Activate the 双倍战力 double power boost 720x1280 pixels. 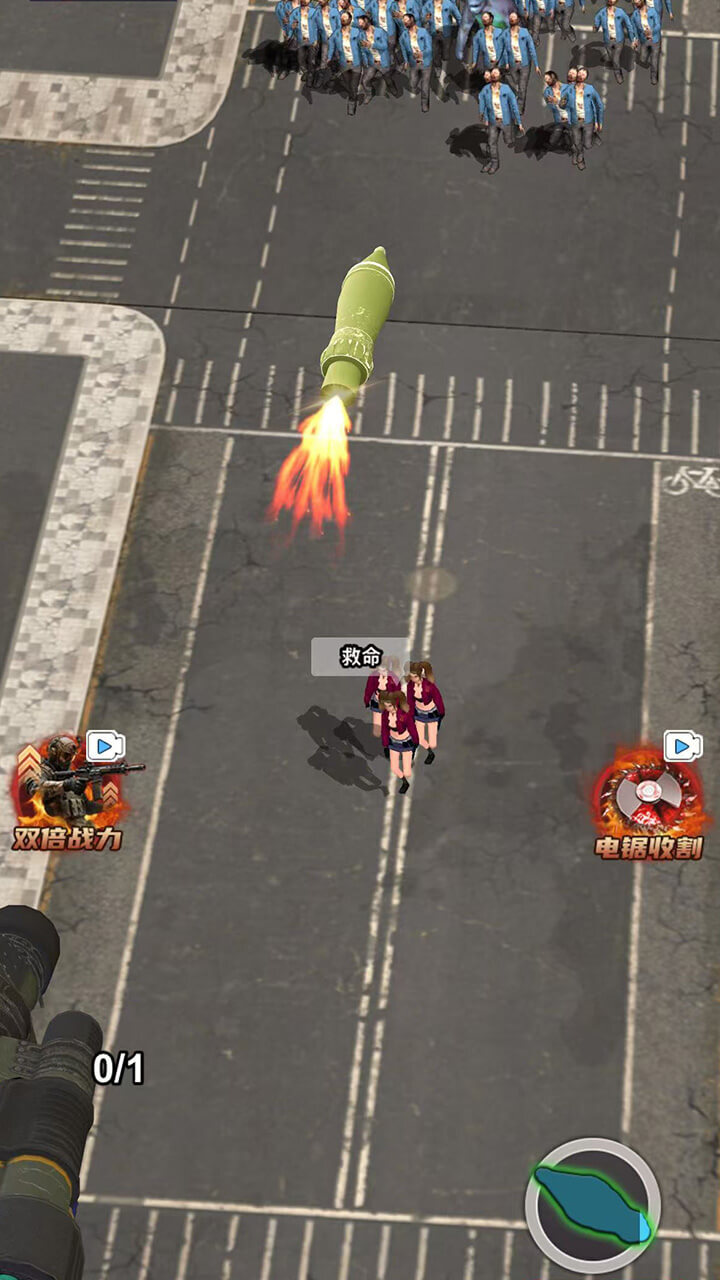point(67,790)
